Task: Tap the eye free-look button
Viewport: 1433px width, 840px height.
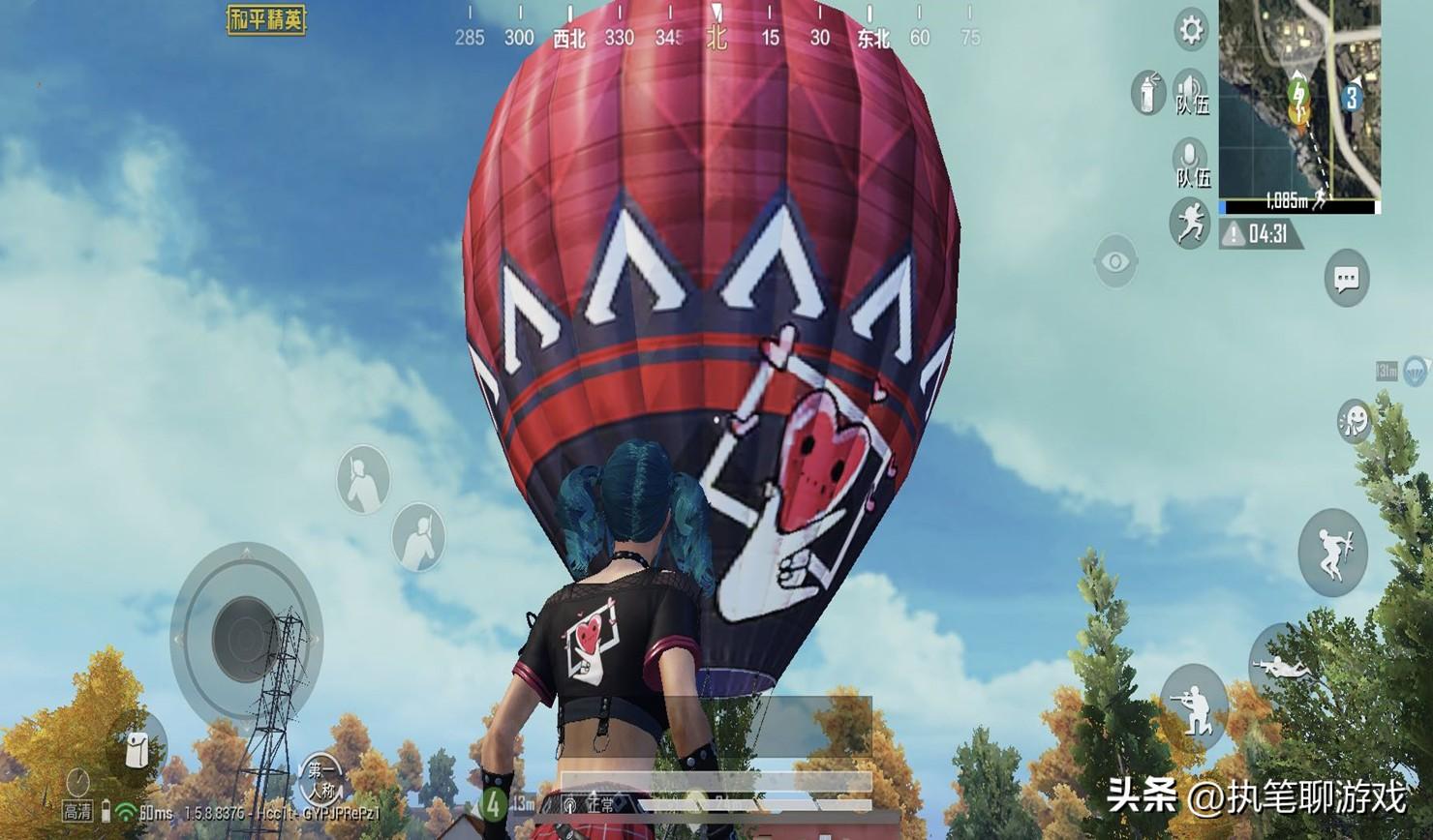Action: pos(1115,261)
